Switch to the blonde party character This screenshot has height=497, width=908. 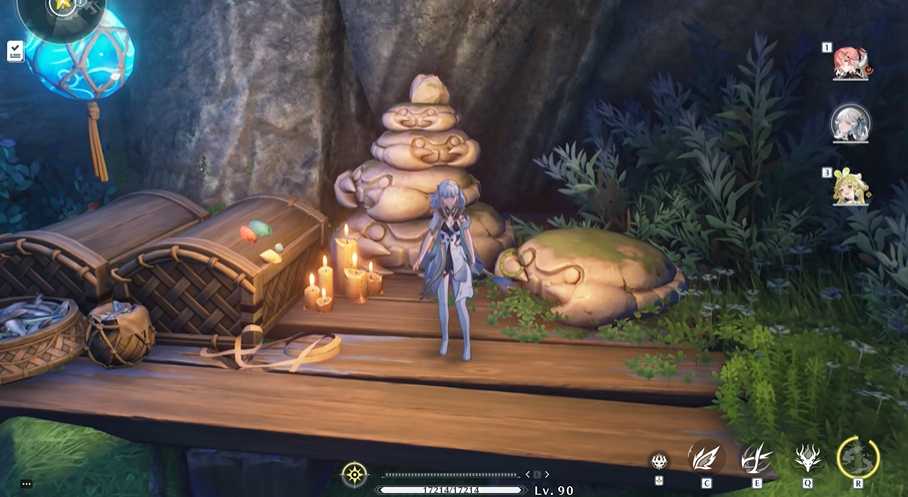pos(851,187)
